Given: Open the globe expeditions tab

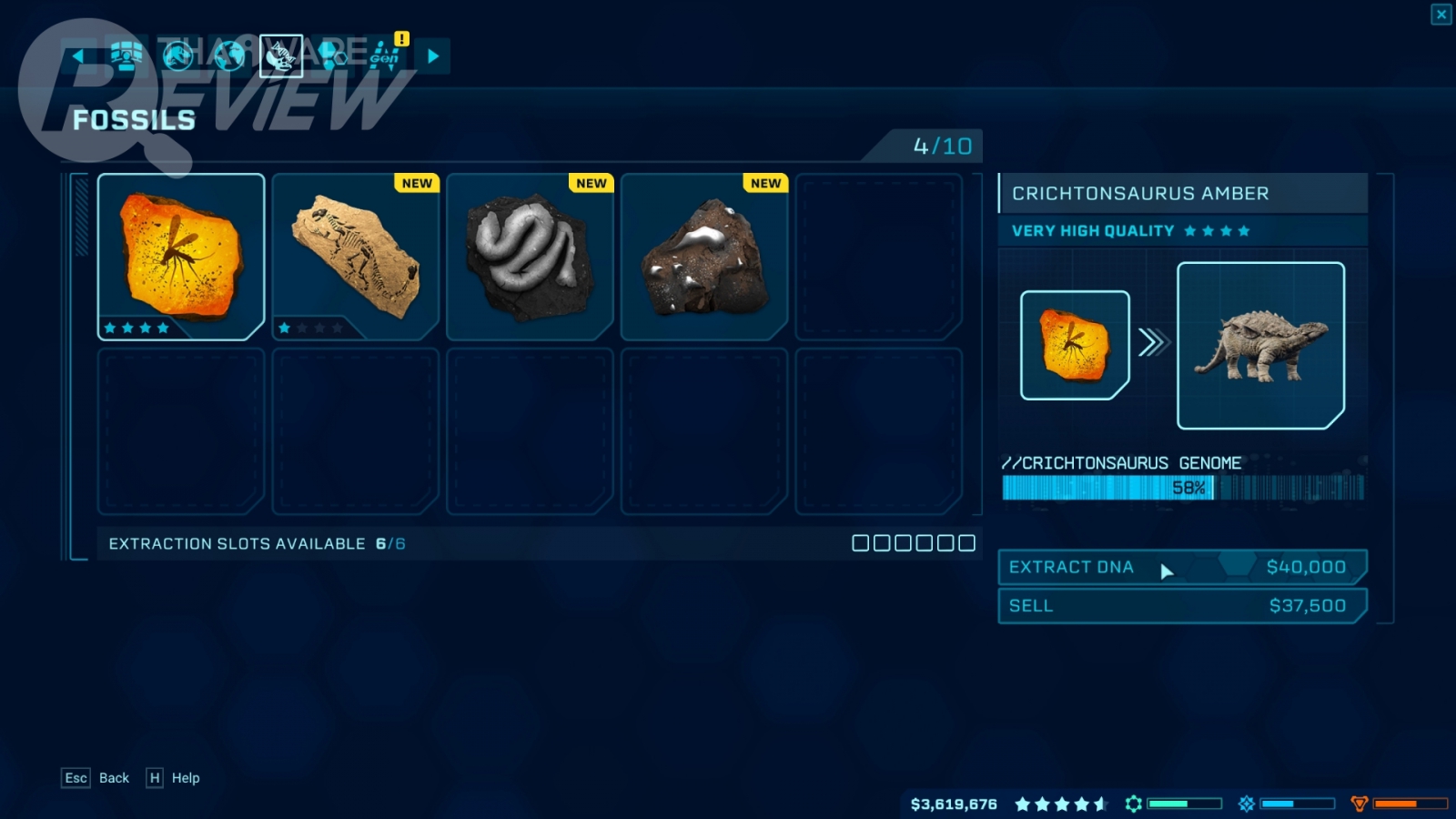Looking at the screenshot, I should point(229,56).
